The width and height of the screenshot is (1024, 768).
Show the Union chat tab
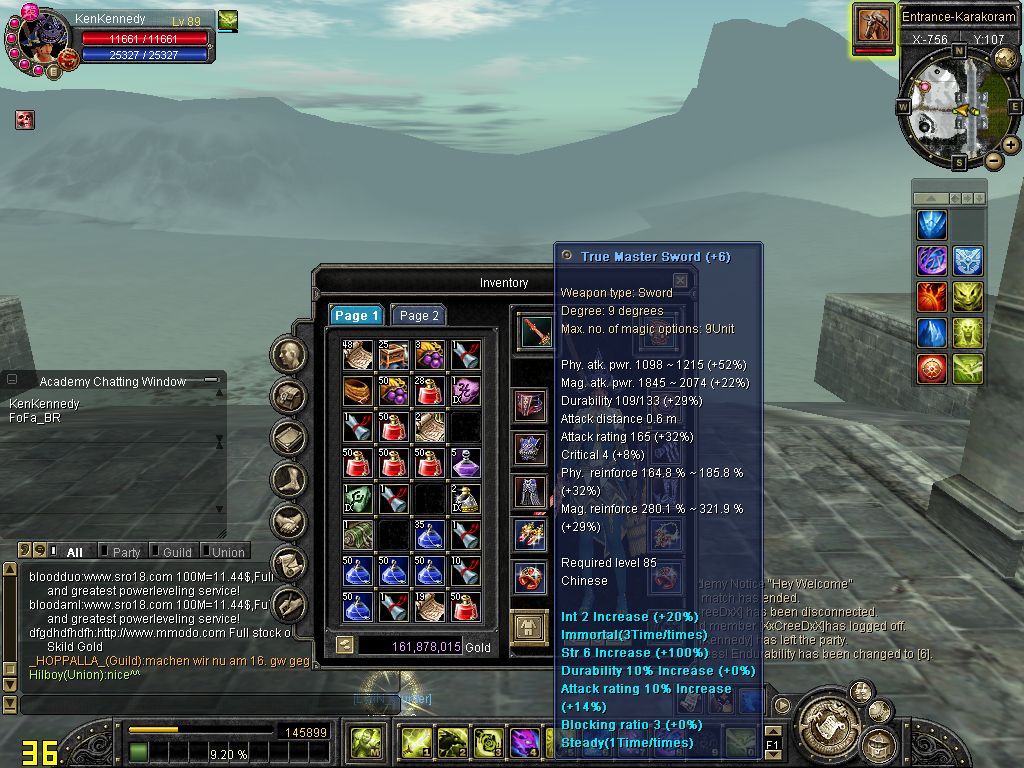click(227, 552)
